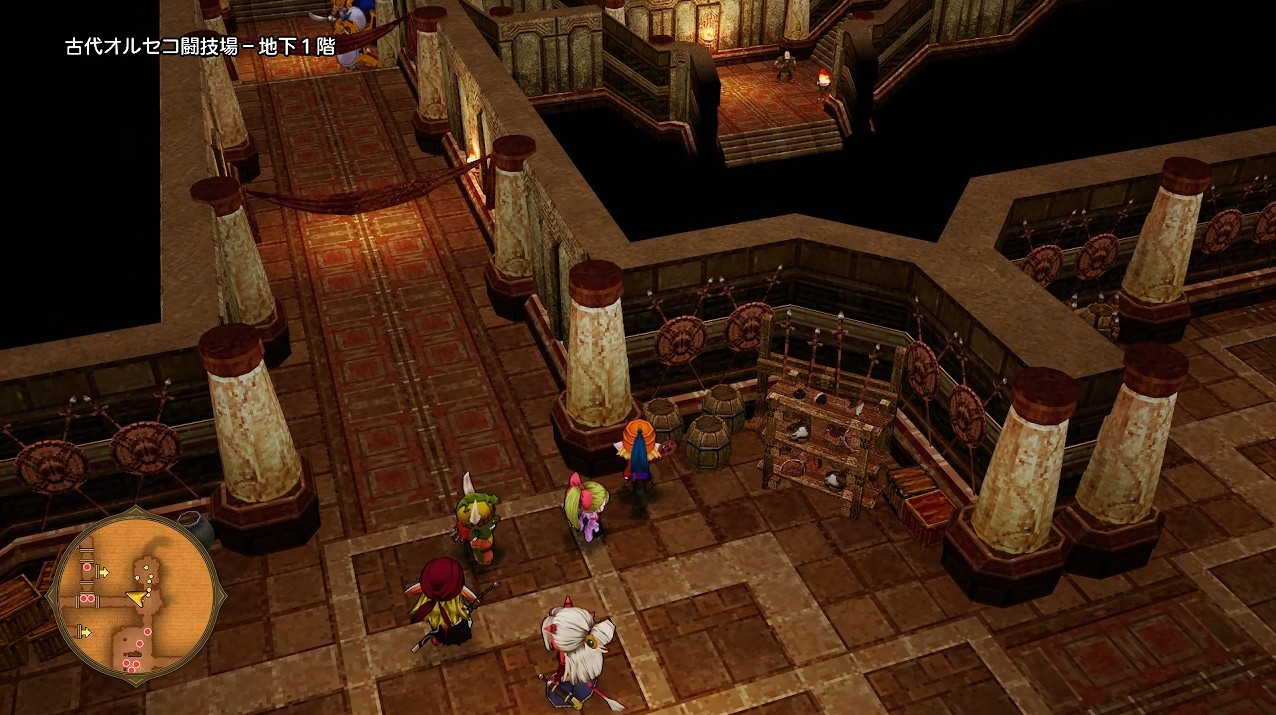Image resolution: width=1276 pixels, height=715 pixels.
Task: Click the yellow player arrow on the minimap
Action: pos(136,597)
